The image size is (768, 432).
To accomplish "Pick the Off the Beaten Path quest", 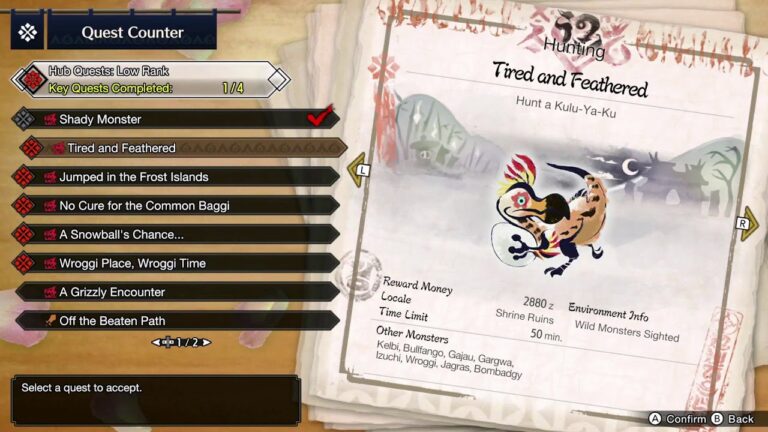I will click(x=175, y=321).
